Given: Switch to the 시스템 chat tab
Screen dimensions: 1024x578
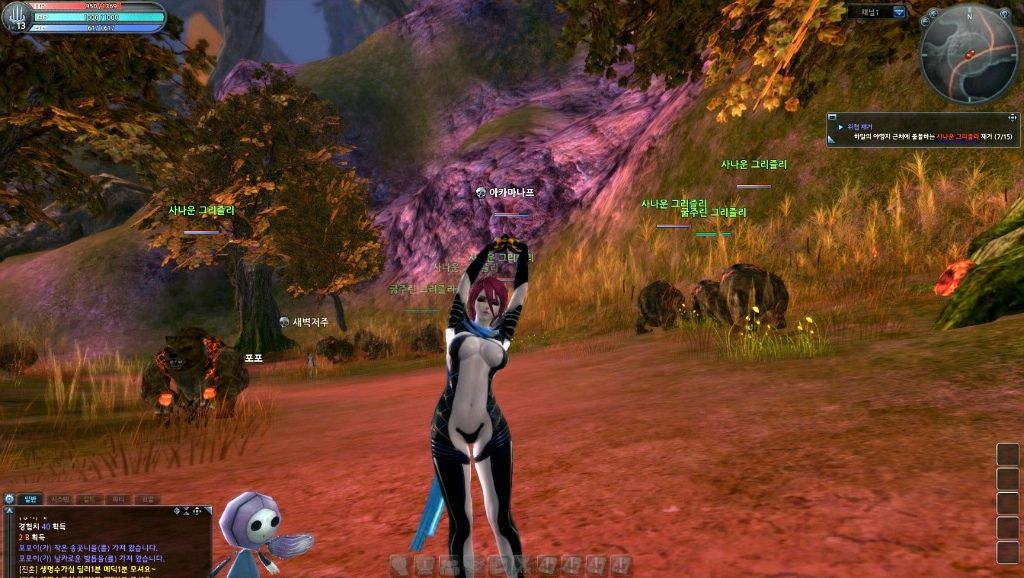Looking at the screenshot, I should pyautogui.click(x=60, y=498).
